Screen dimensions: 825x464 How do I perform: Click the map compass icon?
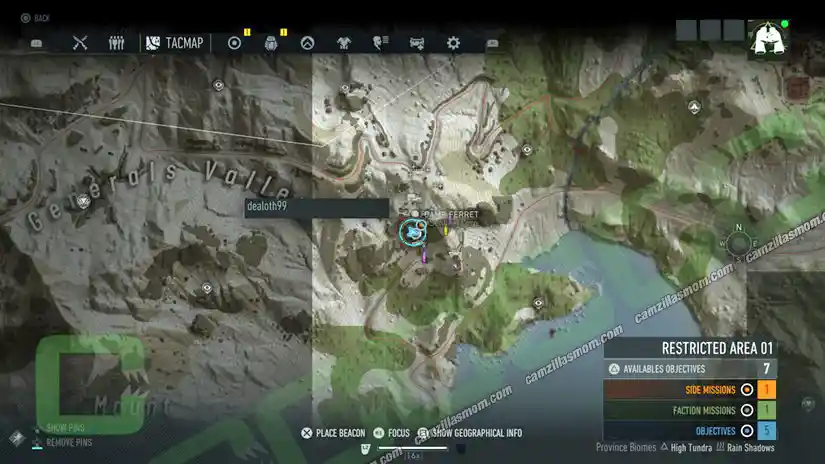click(x=738, y=243)
